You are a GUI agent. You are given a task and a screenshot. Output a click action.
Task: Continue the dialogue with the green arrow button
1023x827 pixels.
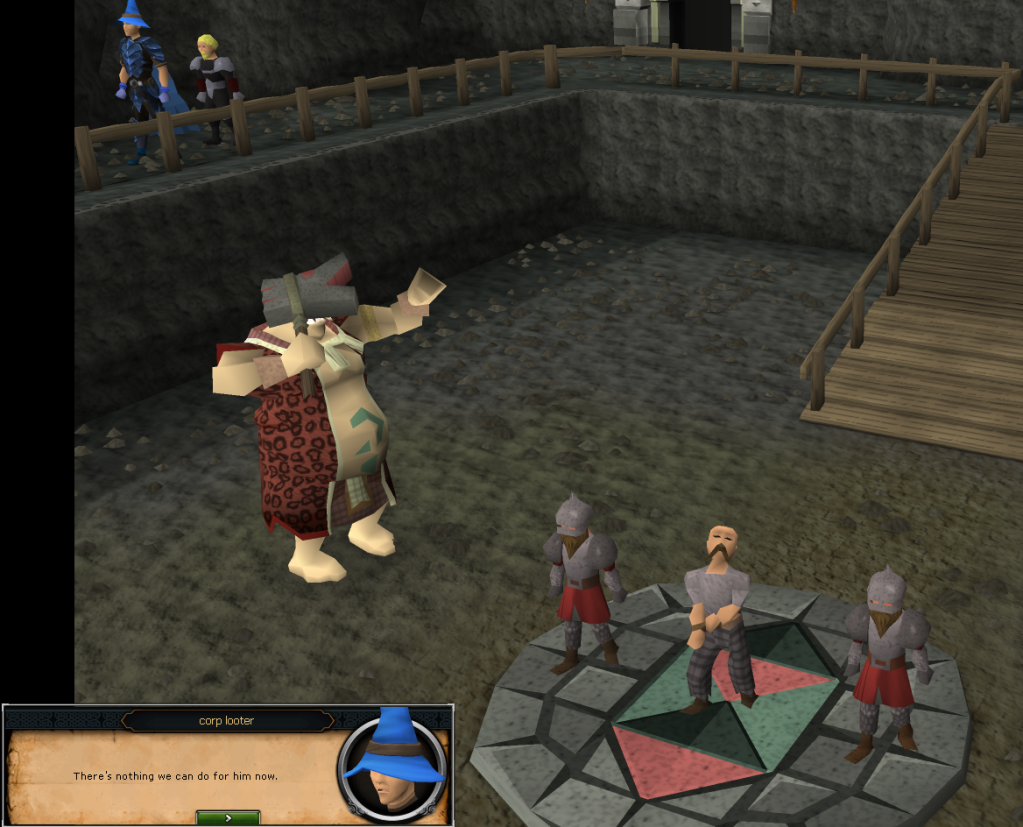pyautogui.click(x=228, y=817)
